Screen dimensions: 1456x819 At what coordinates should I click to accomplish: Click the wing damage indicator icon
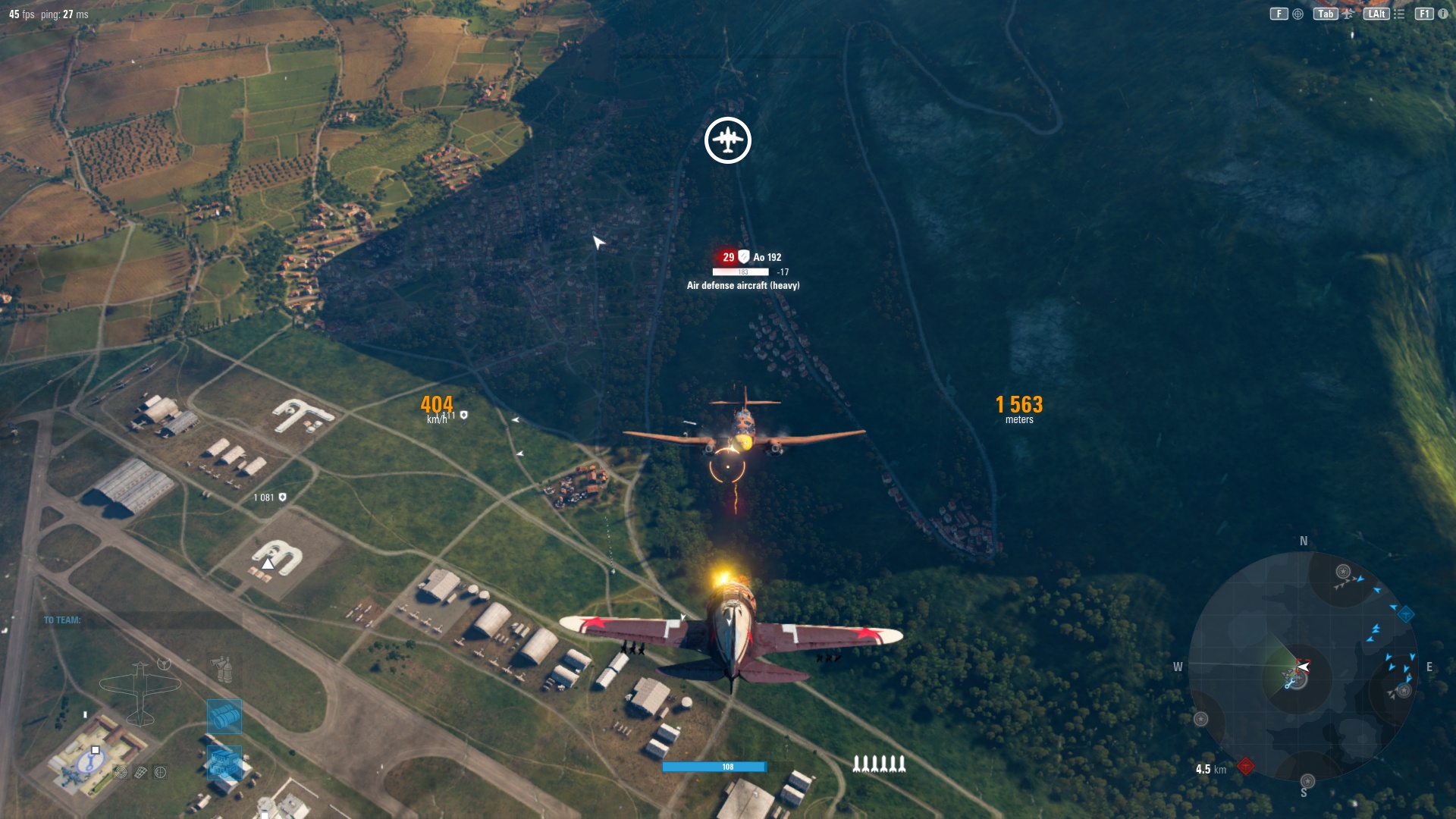tap(140, 773)
